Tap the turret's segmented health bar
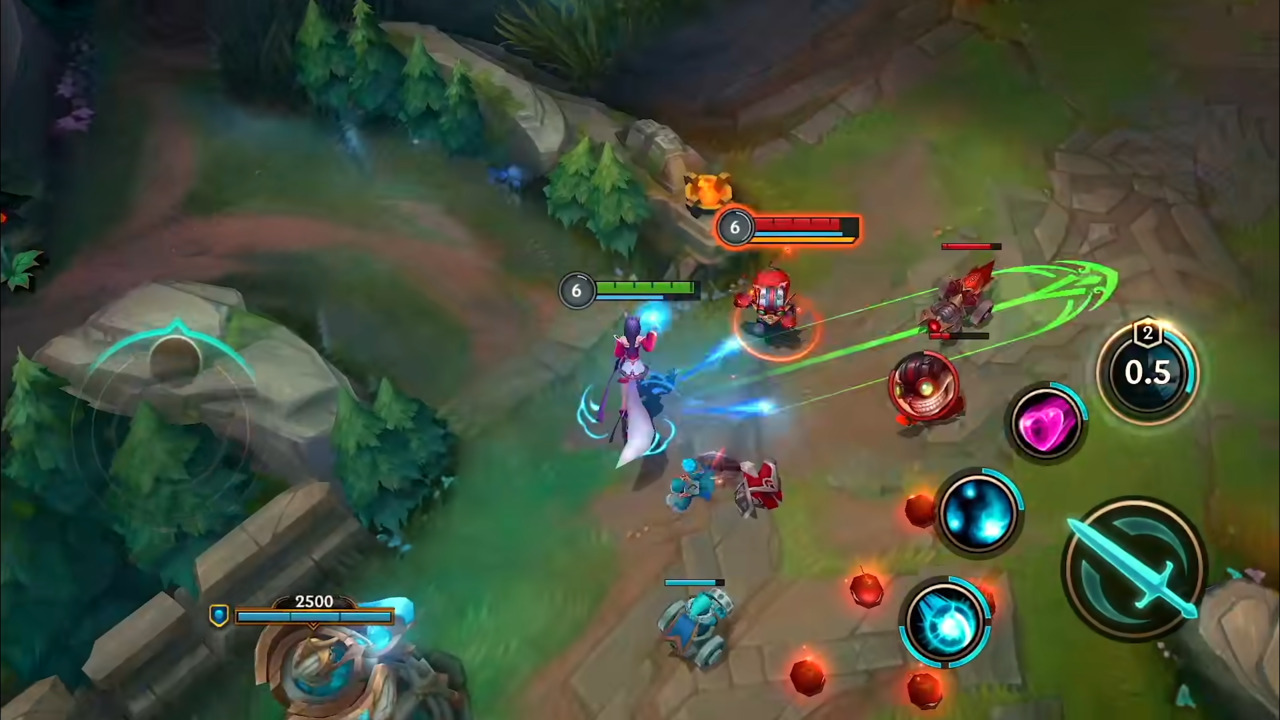This screenshot has width=1280, height=720. point(315,615)
